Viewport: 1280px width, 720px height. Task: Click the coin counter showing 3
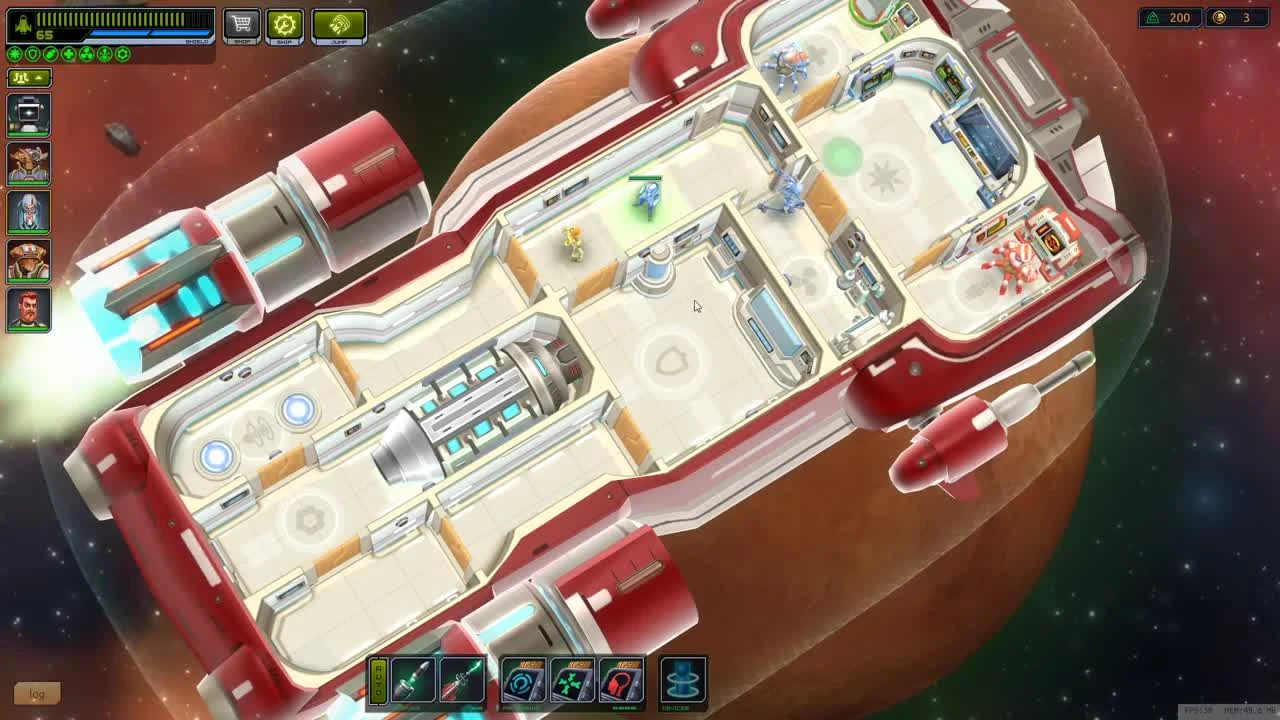point(1240,18)
